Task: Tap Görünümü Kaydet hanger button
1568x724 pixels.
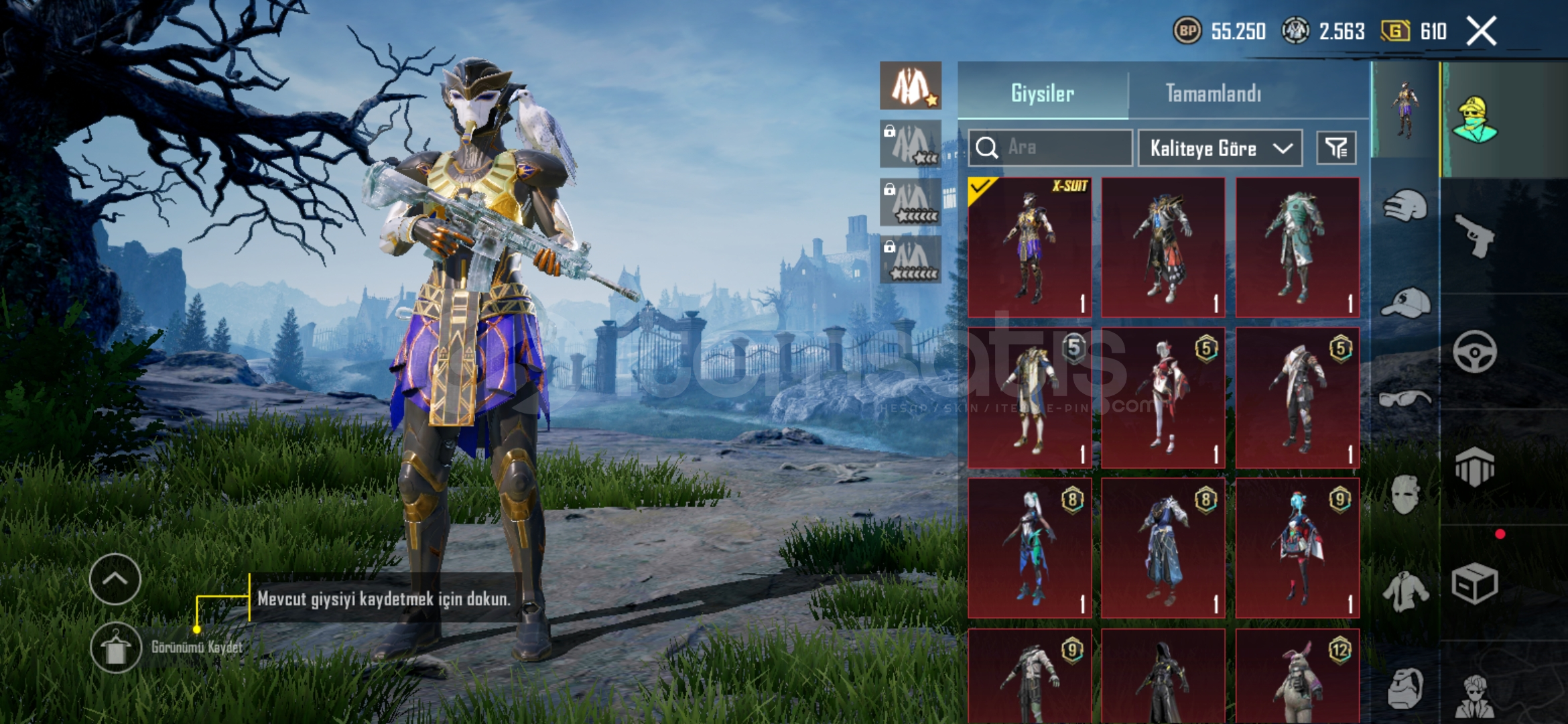Action: pos(116,648)
